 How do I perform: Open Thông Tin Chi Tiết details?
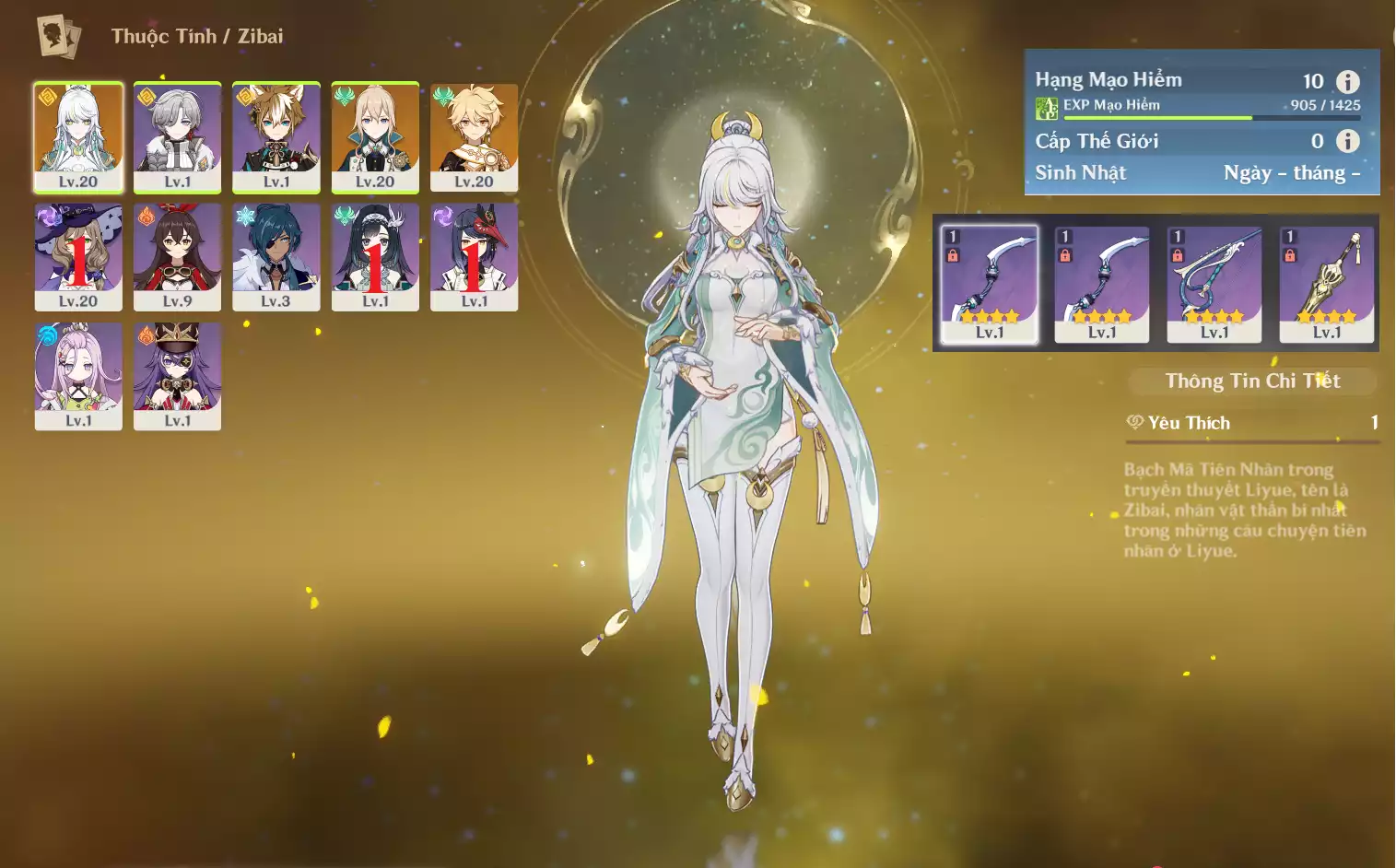(x=1252, y=381)
